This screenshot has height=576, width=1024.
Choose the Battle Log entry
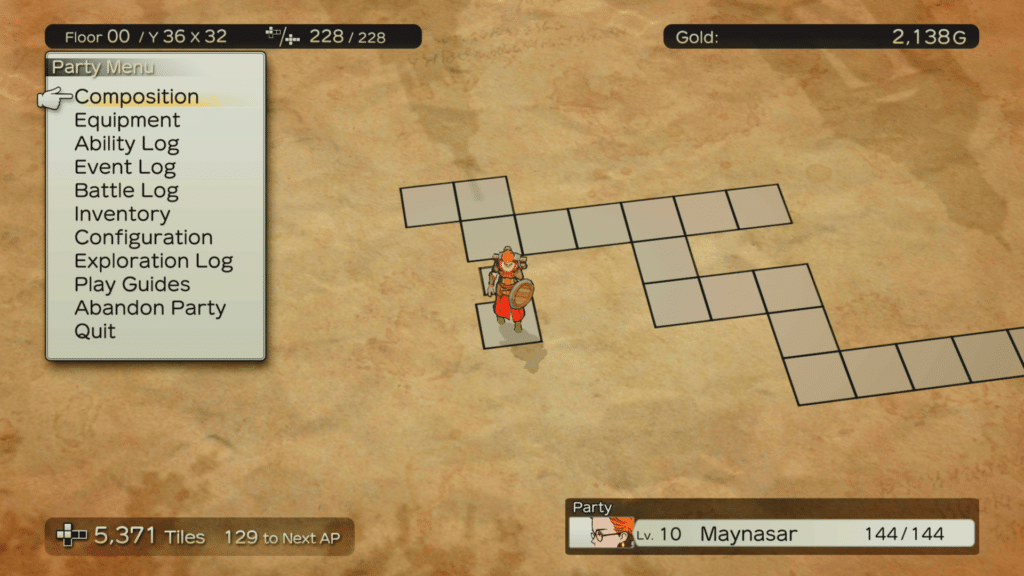click(x=126, y=191)
